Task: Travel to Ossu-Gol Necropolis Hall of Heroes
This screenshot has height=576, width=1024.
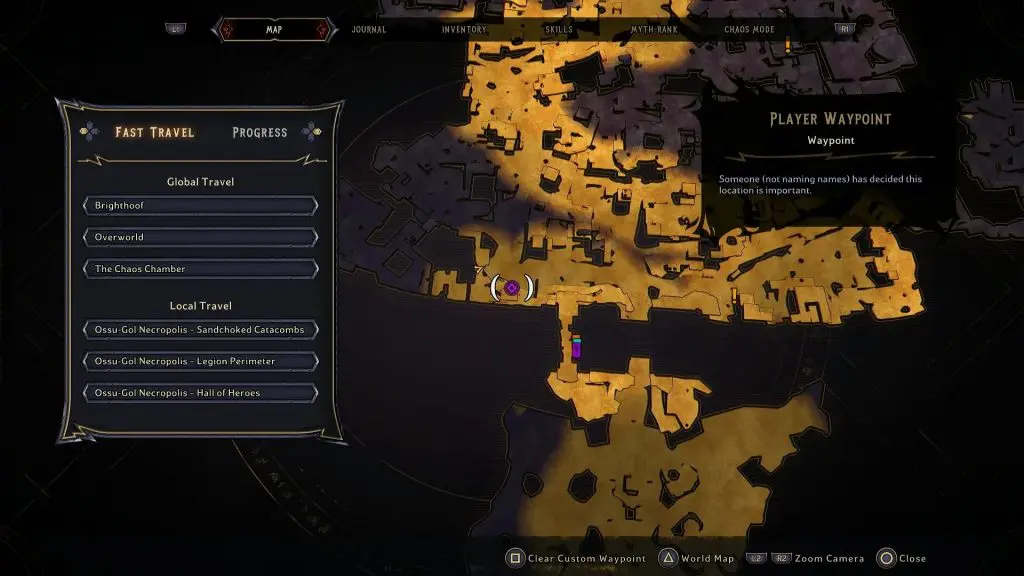Action: [x=201, y=393]
